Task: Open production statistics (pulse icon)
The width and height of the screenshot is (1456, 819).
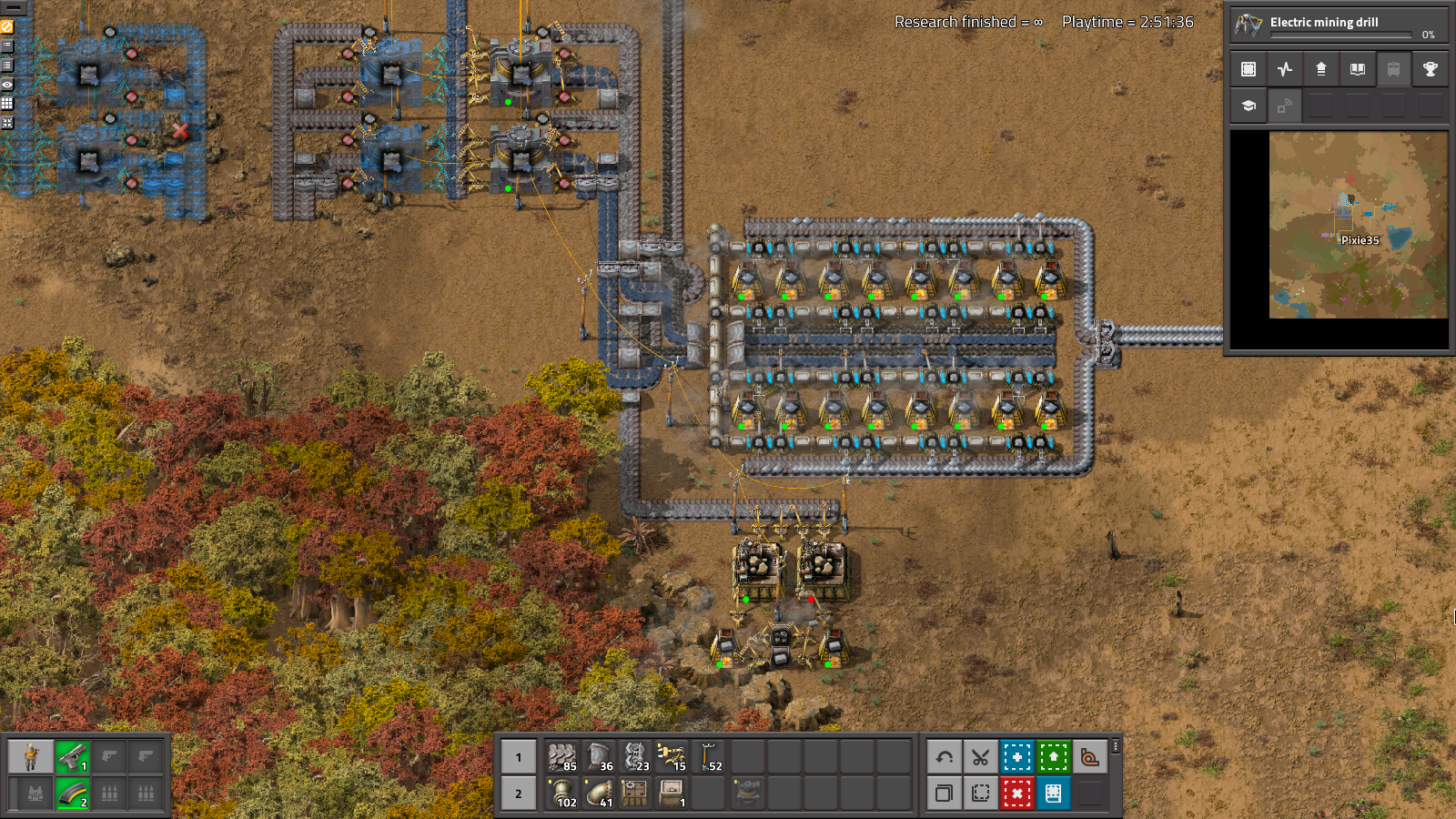Action: pos(1284,68)
